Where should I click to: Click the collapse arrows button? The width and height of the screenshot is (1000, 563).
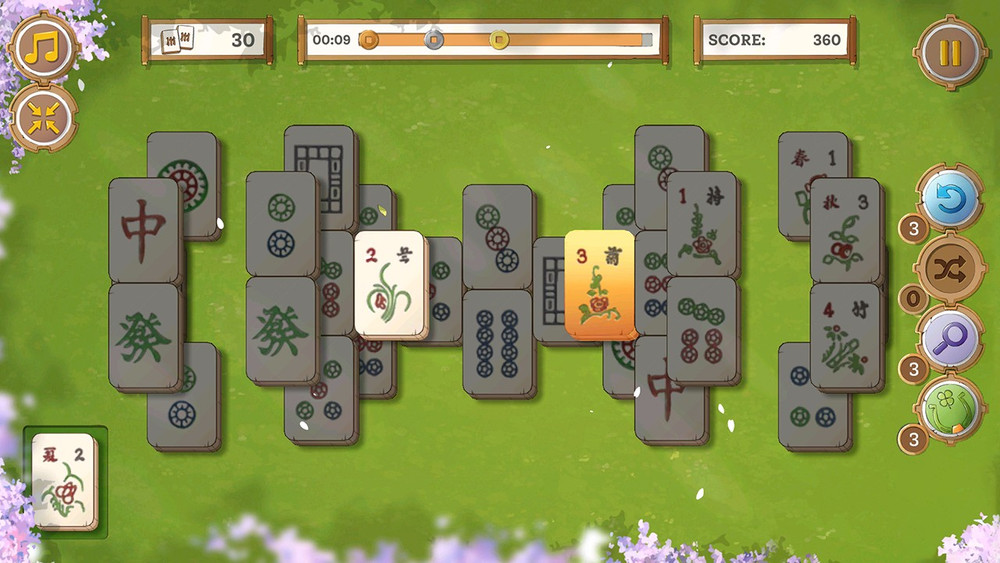(x=42, y=117)
